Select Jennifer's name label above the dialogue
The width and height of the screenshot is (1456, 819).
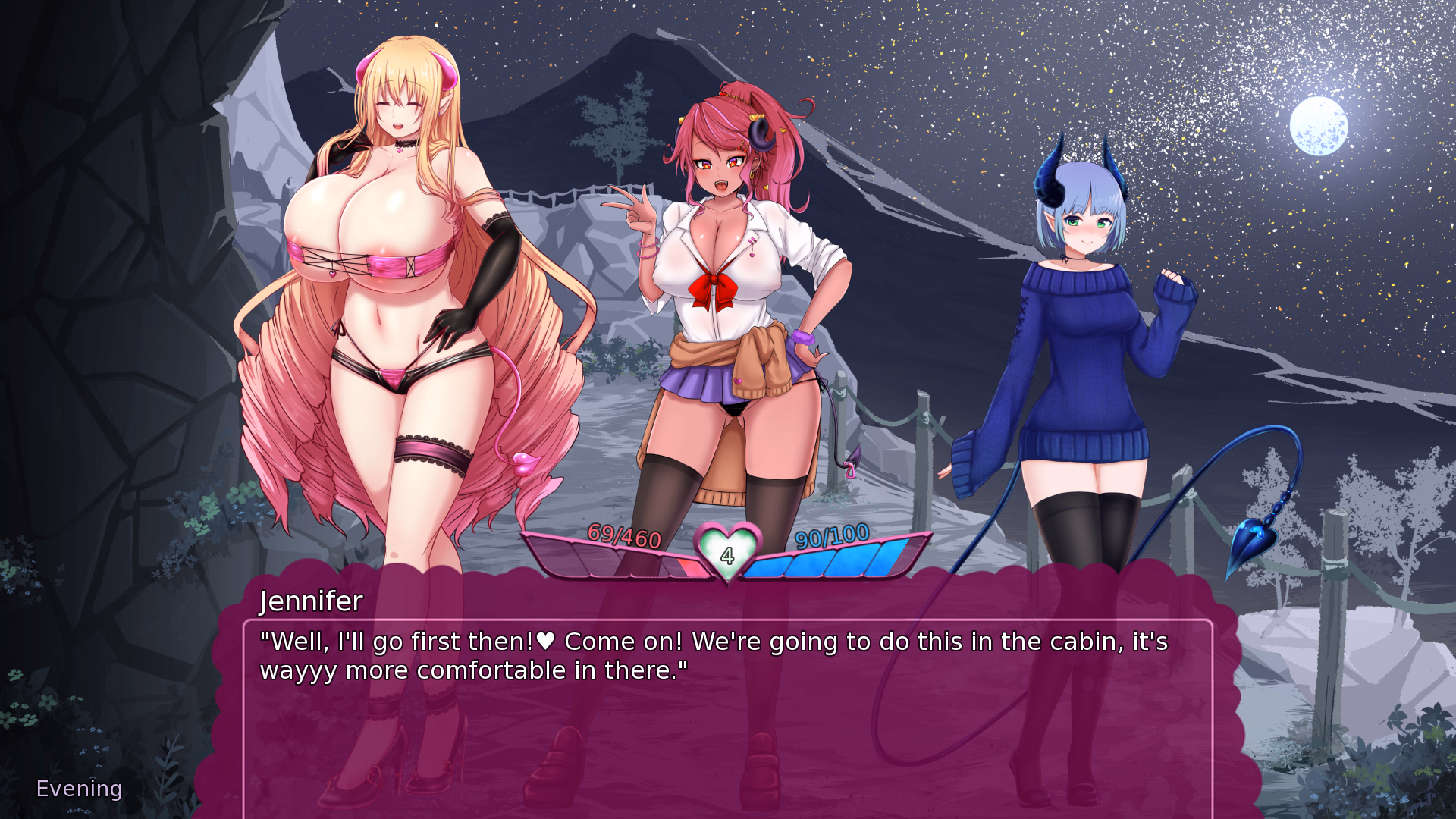(311, 601)
